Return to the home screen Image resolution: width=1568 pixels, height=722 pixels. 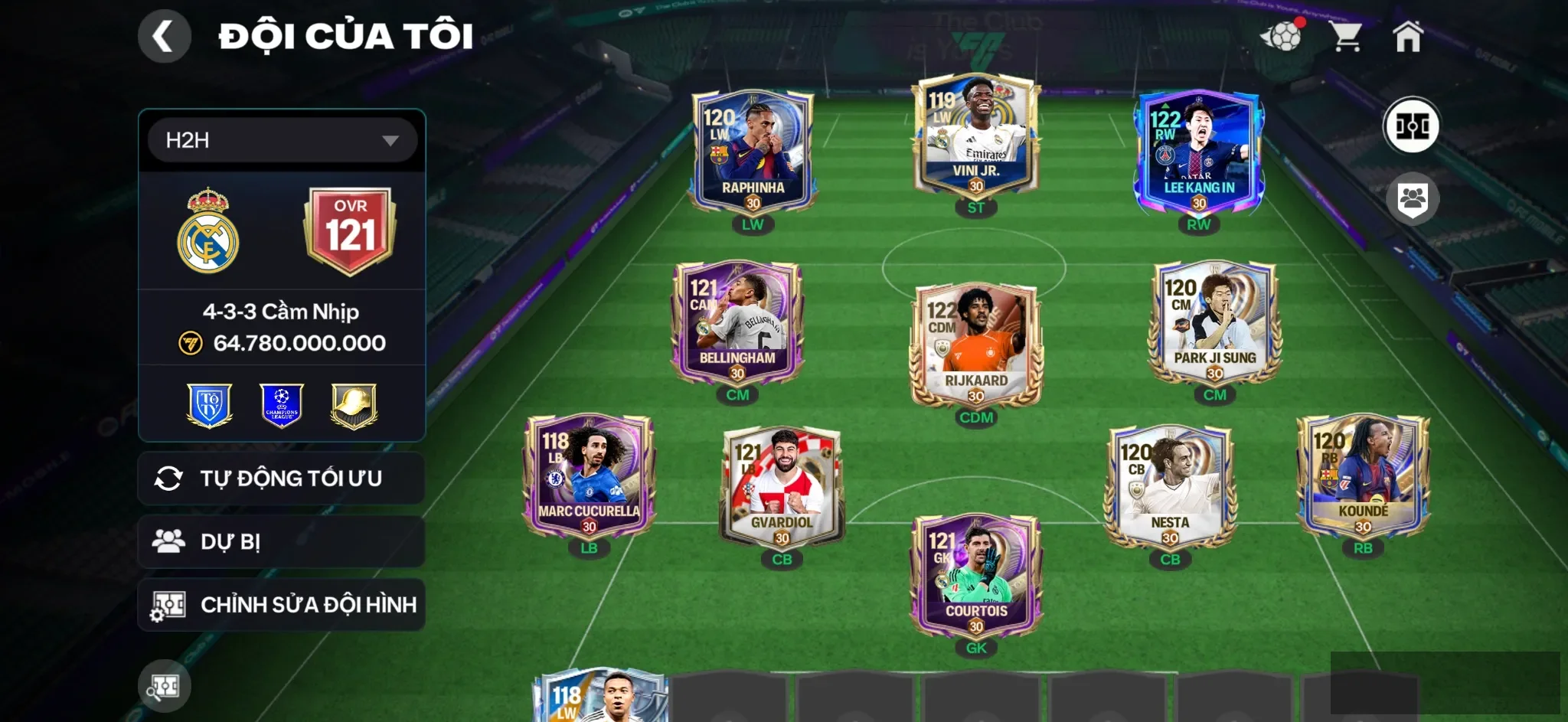pyautogui.click(x=1407, y=36)
